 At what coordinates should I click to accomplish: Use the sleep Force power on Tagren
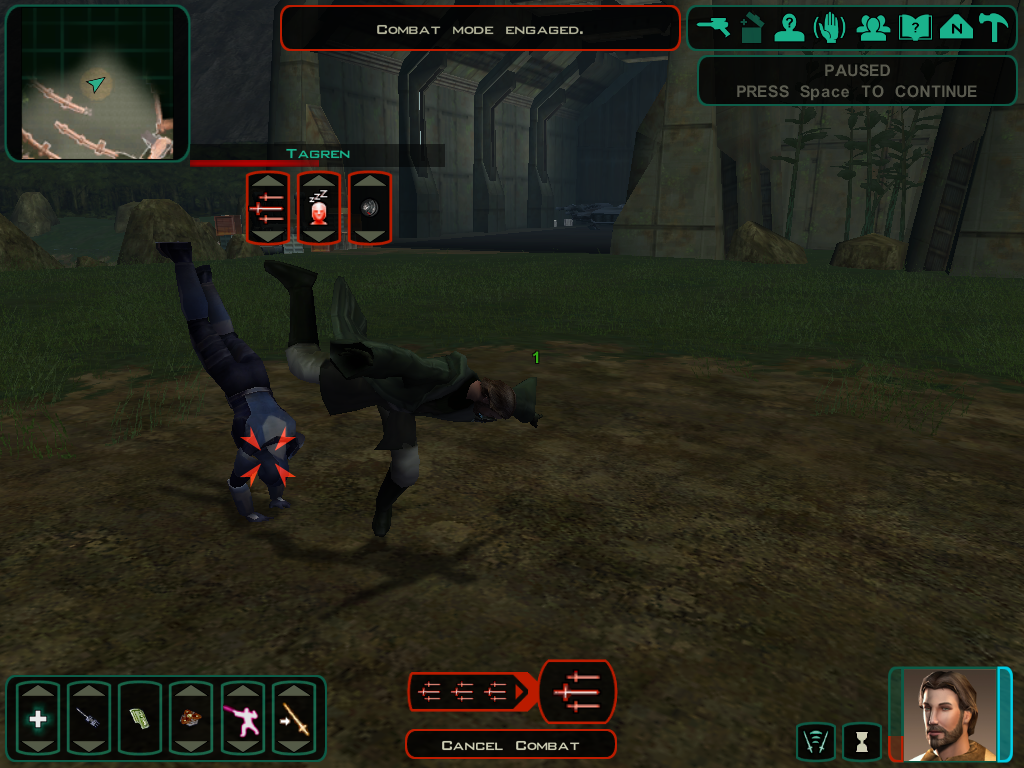tap(319, 208)
